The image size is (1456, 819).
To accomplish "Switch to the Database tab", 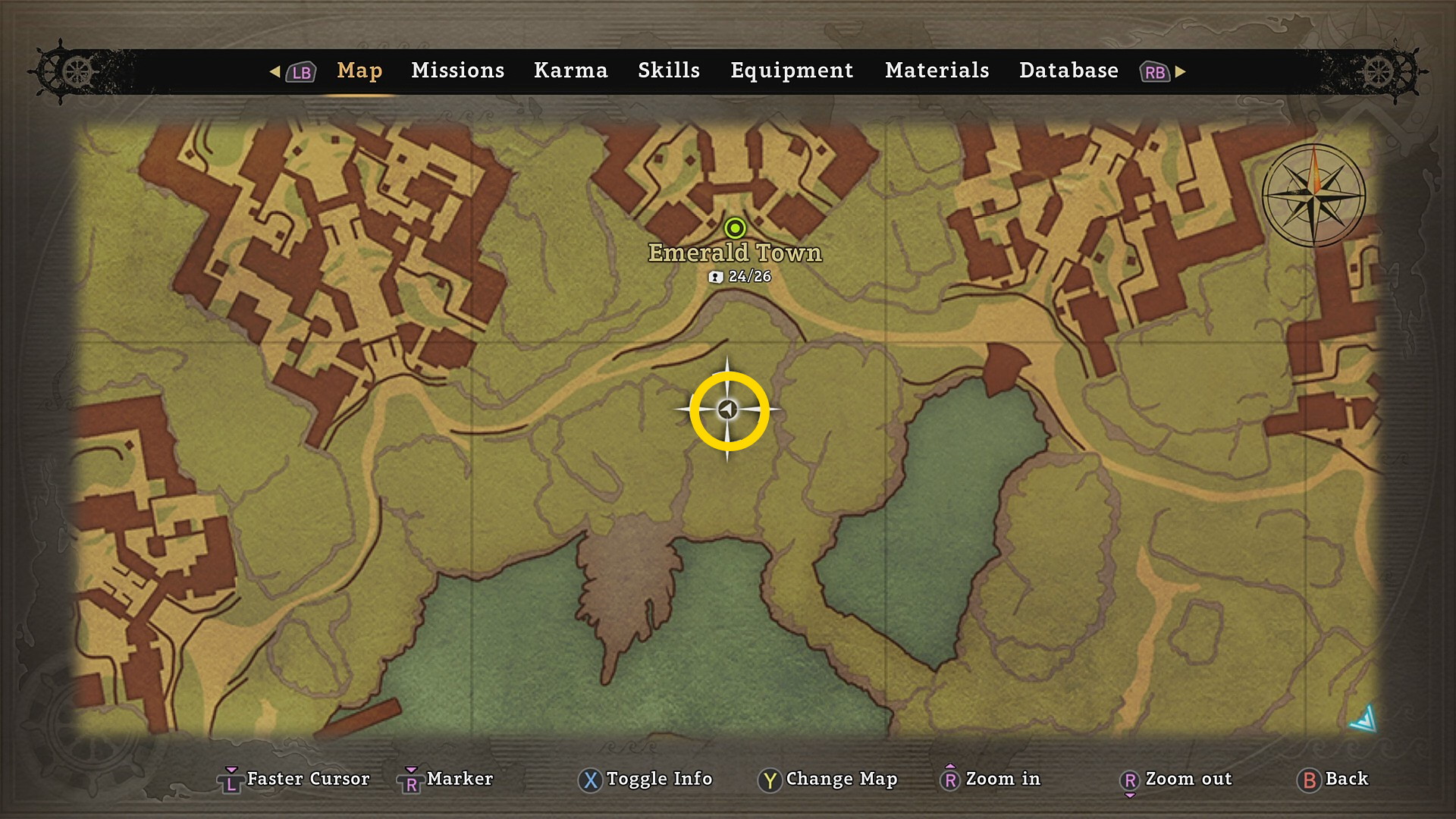I will click(1068, 71).
